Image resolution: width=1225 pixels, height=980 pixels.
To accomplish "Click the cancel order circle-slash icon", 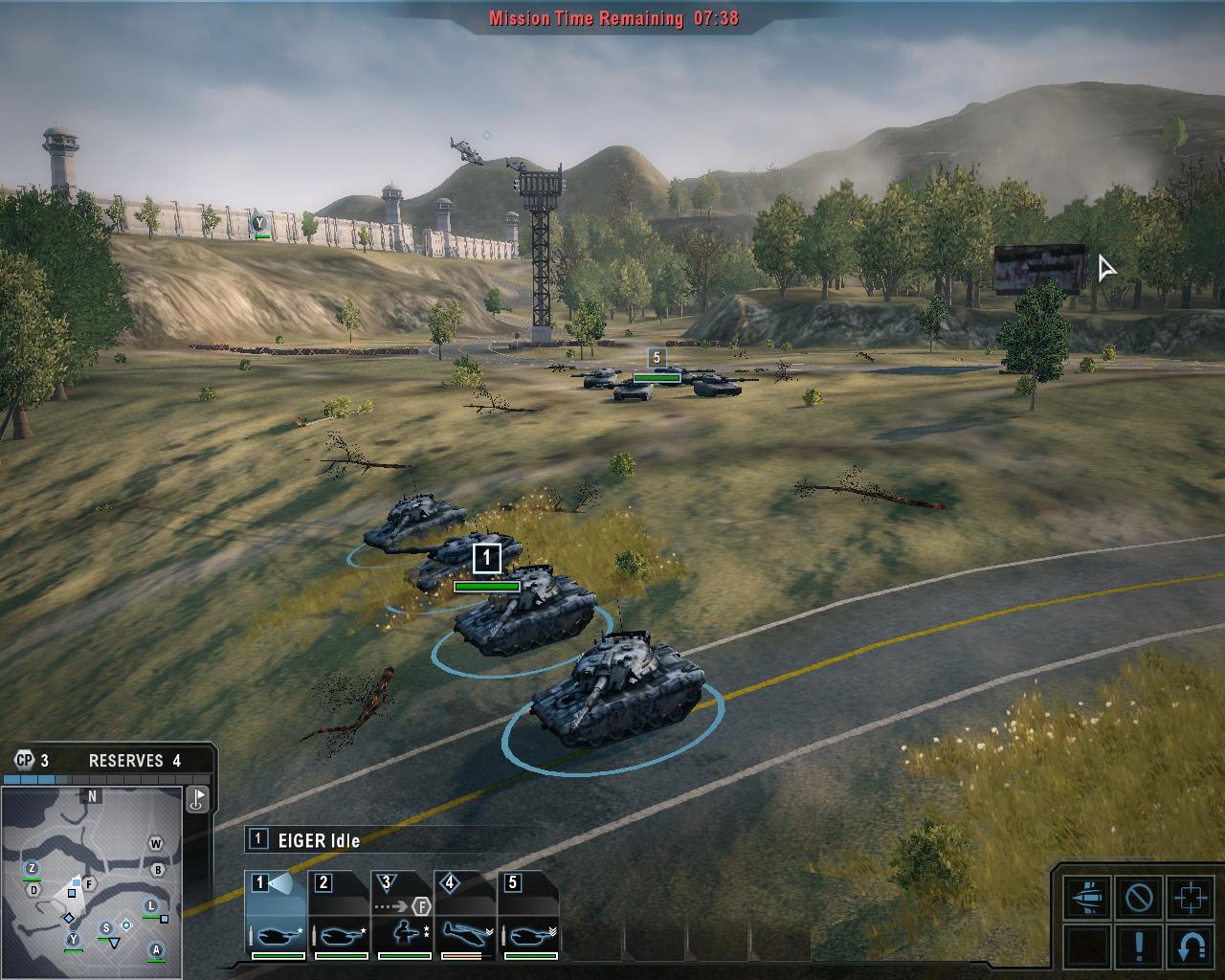I will coord(1139,898).
